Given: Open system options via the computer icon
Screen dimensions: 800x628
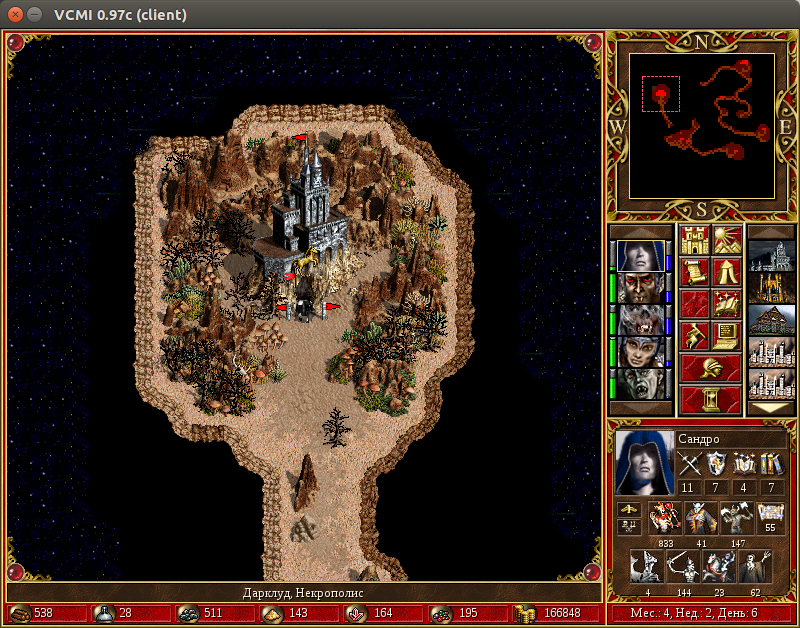Looking at the screenshot, I should click(726, 335).
